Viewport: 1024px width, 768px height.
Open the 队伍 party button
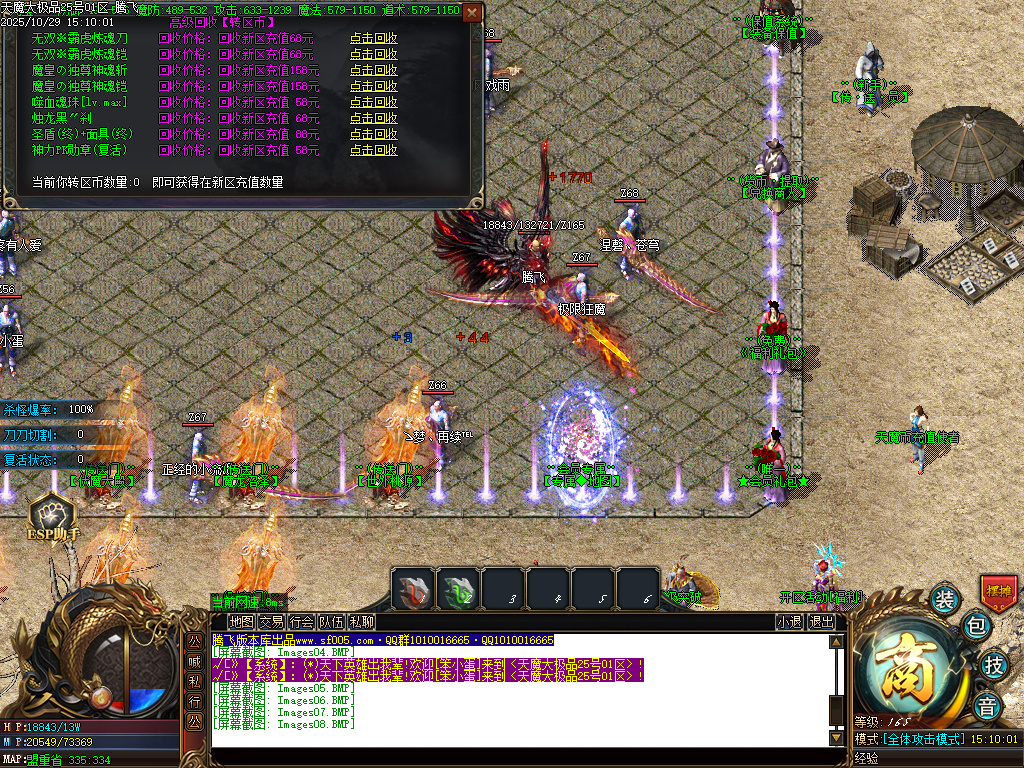pyautogui.click(x=331, y=622)
